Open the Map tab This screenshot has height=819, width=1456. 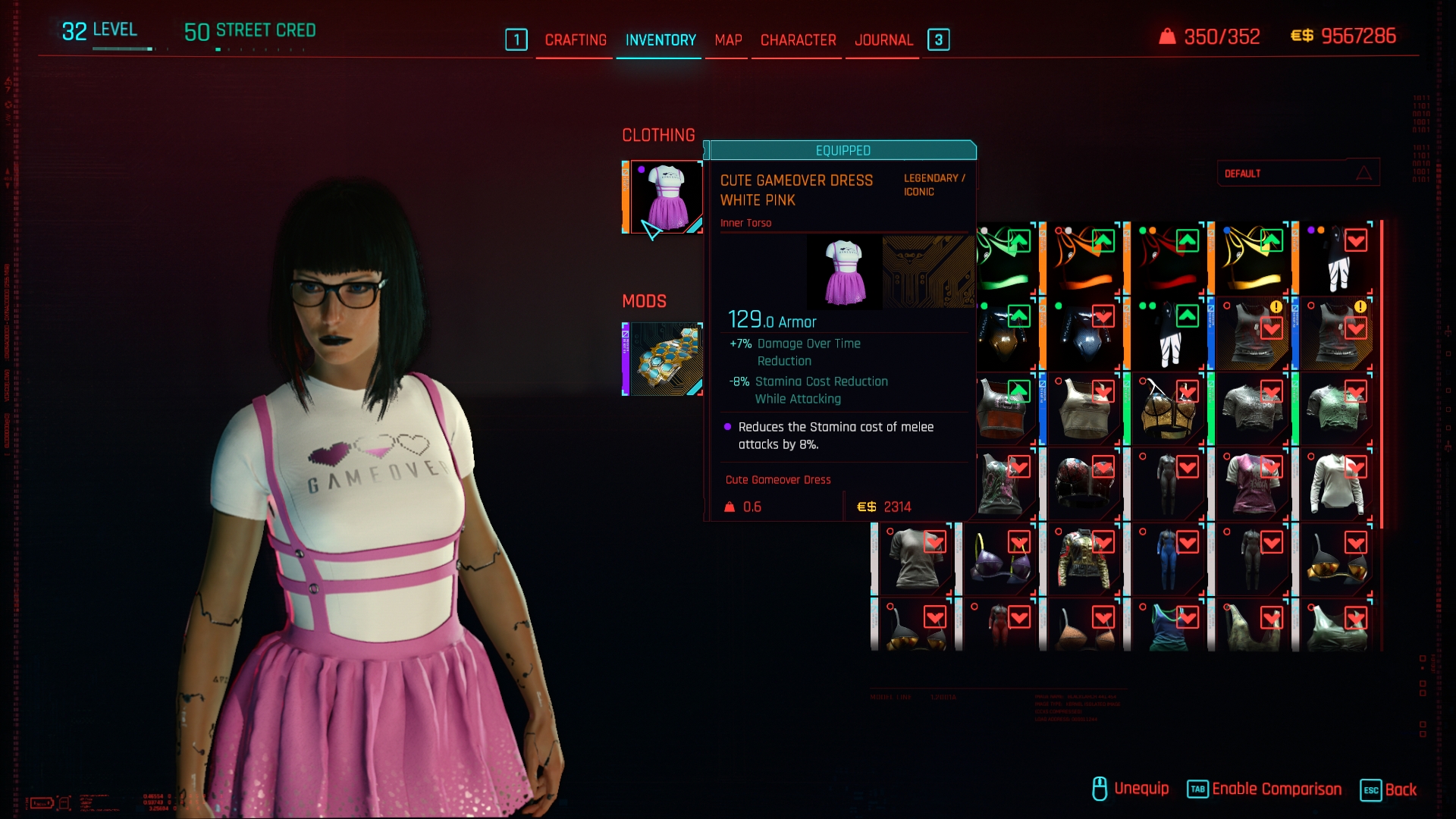[728, 40]
